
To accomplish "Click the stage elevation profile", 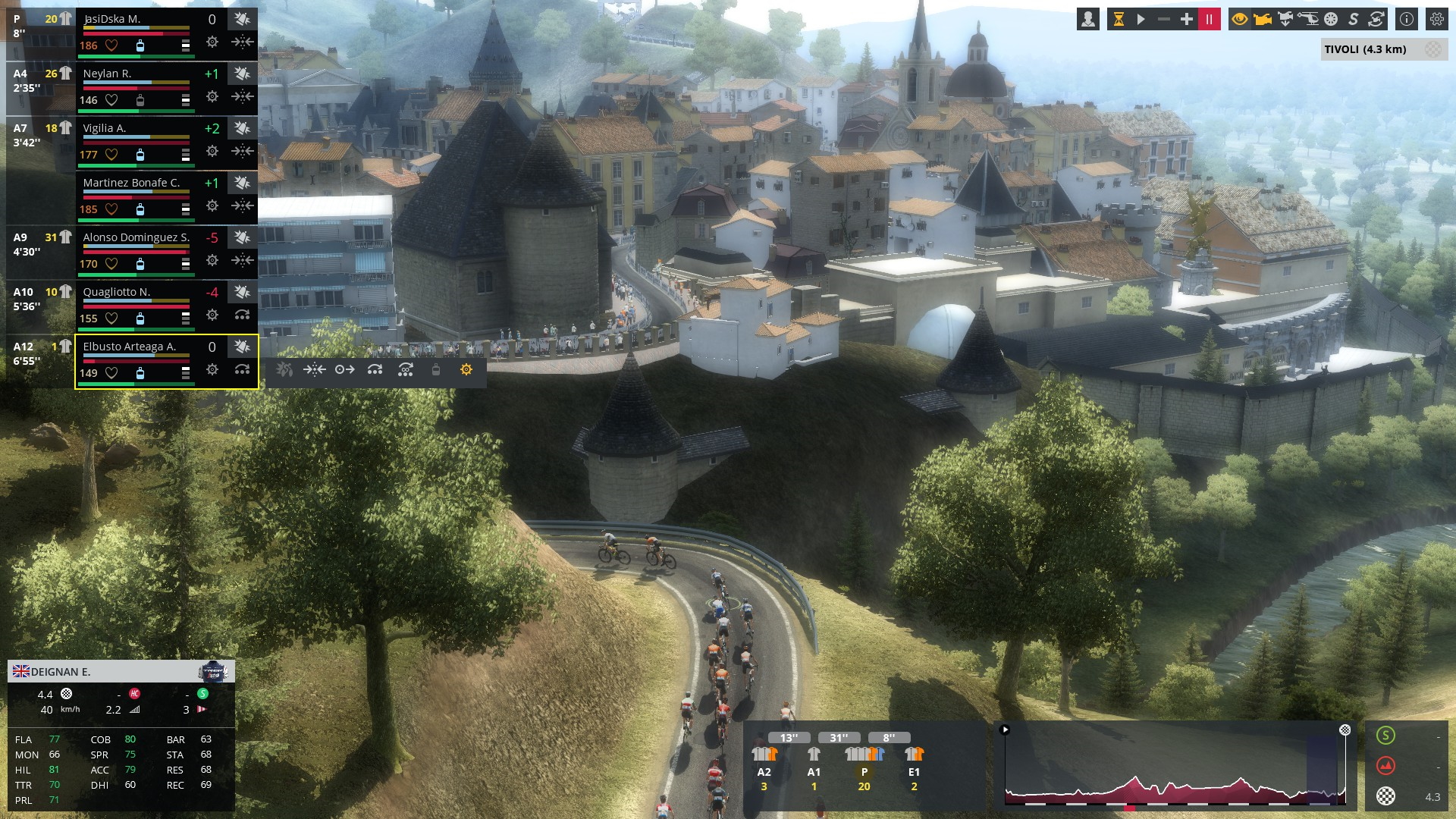I will click(x=1175, y=766).
